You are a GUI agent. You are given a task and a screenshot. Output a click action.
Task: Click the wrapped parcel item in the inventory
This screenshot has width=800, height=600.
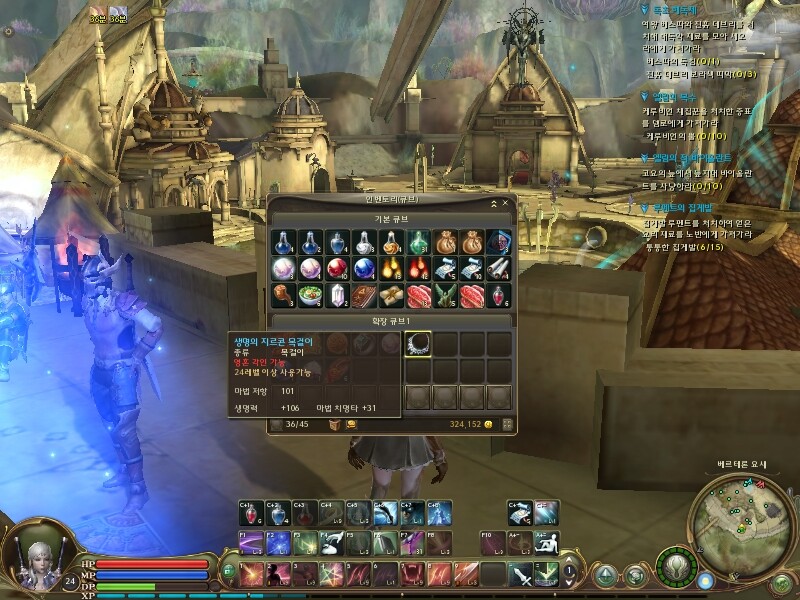tap(391, 296)
